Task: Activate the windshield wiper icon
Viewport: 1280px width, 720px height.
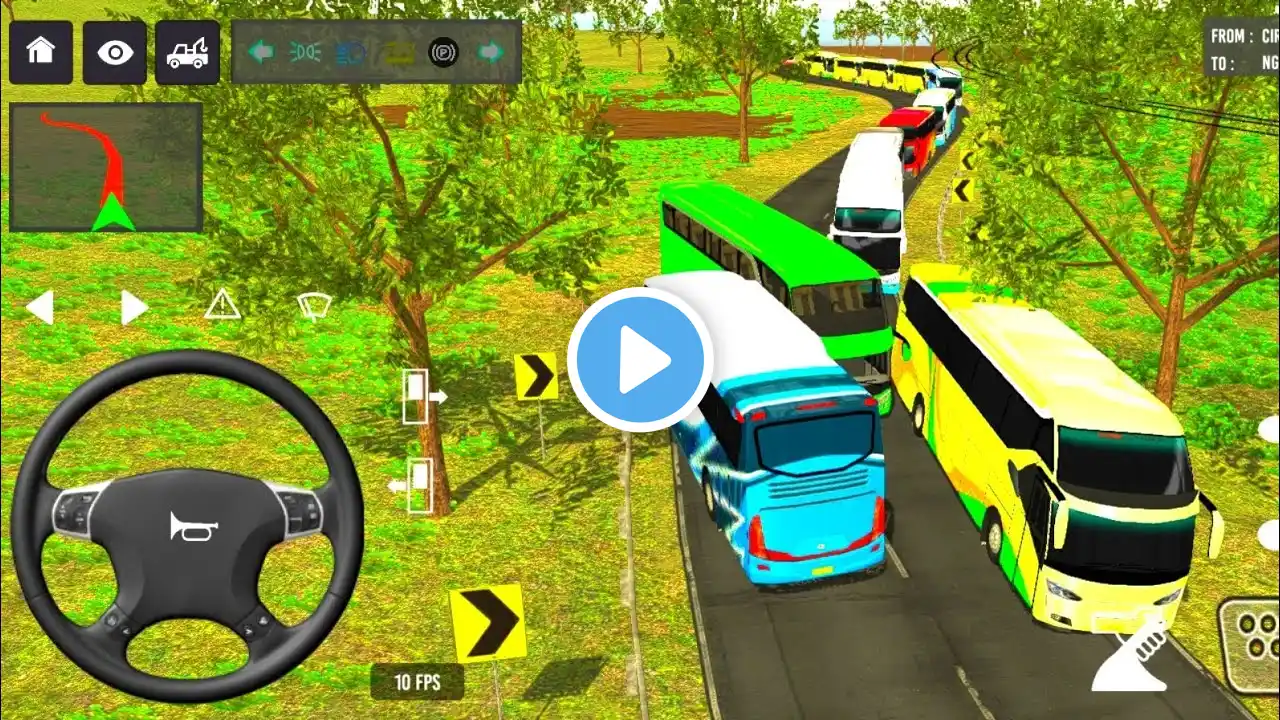Action: click(313, 306)
